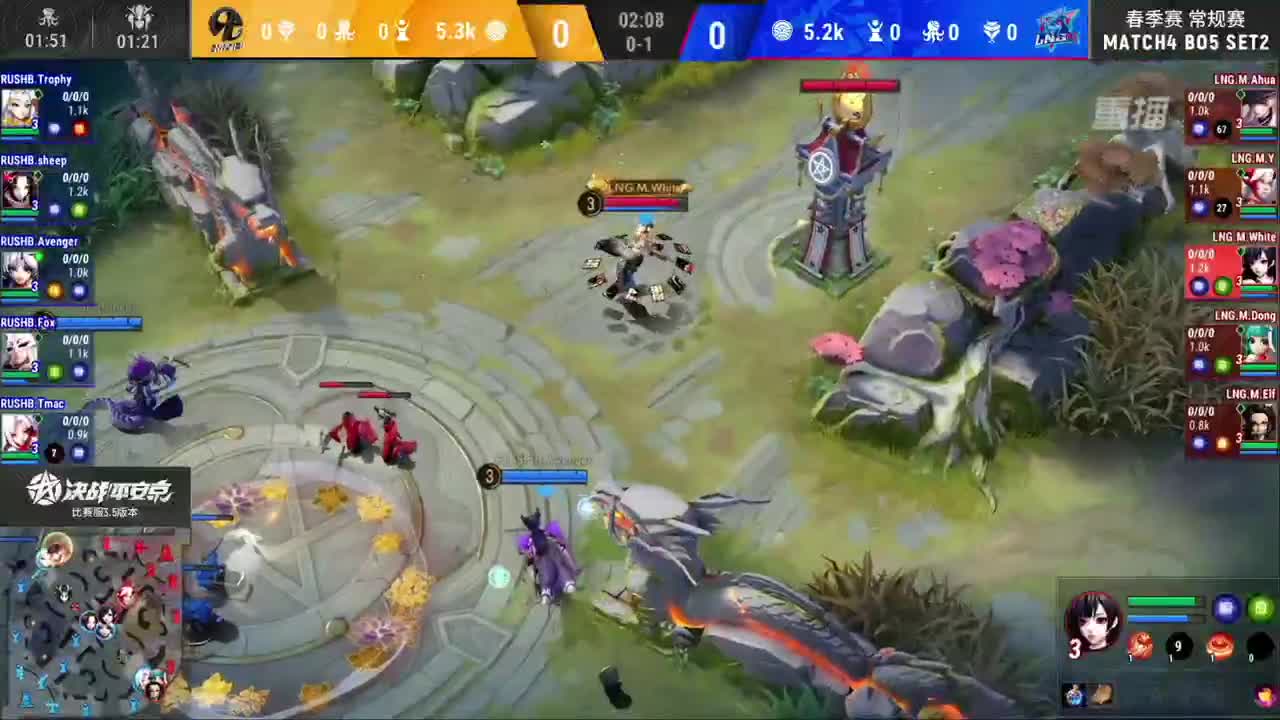Image resolution: width=1280 pixels, height=720 pixels.
Task: Click the red ring ability icon
Action: pos(1220,646)
